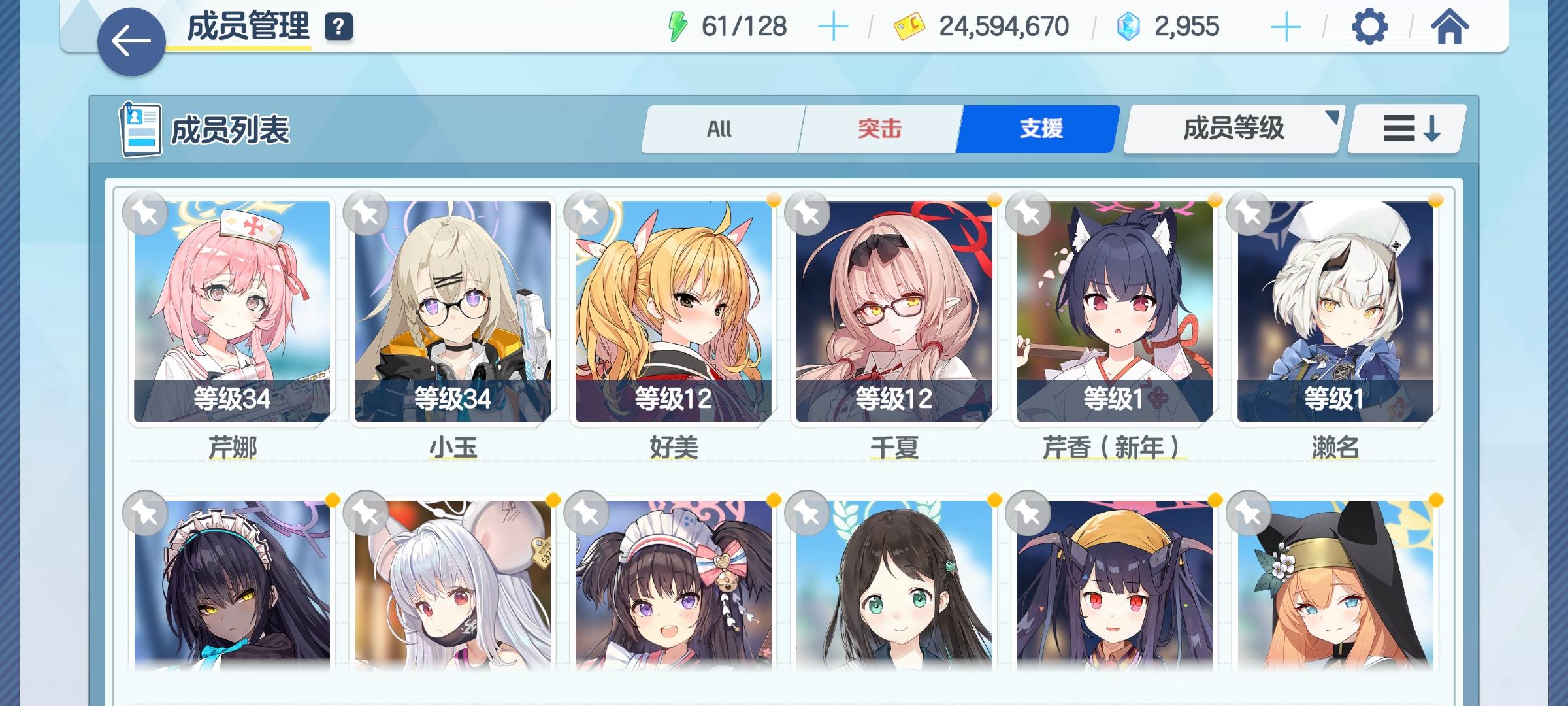Click the lightning energy icon
This screenshot has width=1568, height=706.
click(x=678, y=26)
